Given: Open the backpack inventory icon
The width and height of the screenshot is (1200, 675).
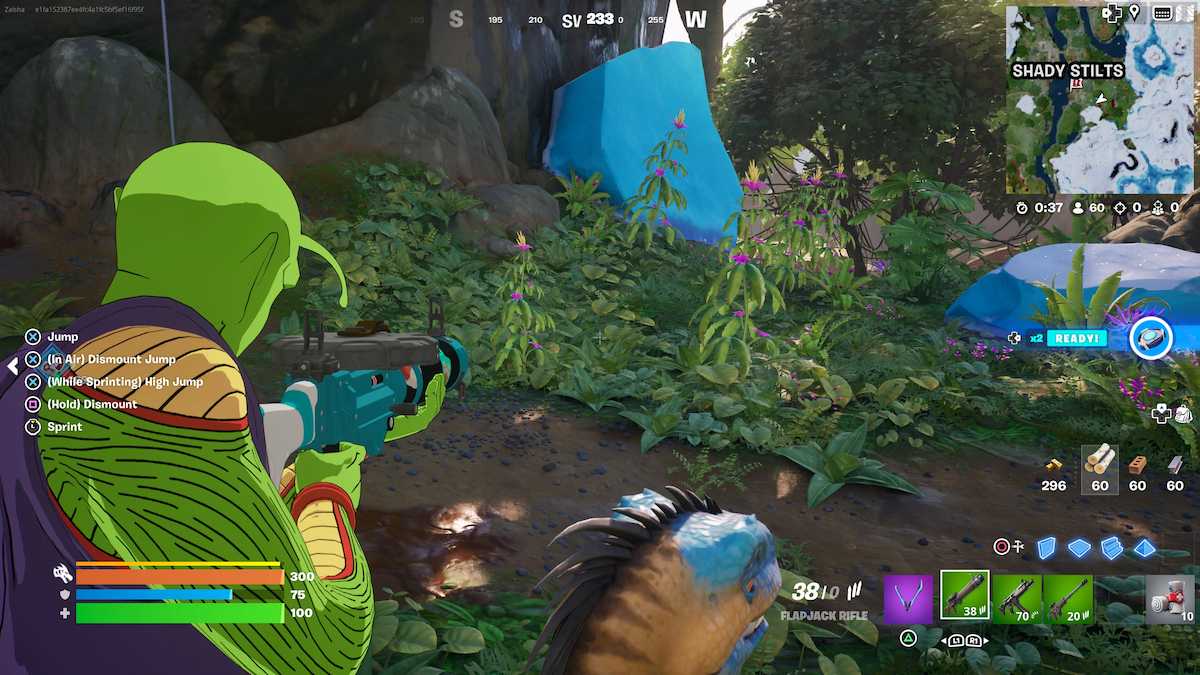Looking at the screenshot, I should (x=1181, y=413).
